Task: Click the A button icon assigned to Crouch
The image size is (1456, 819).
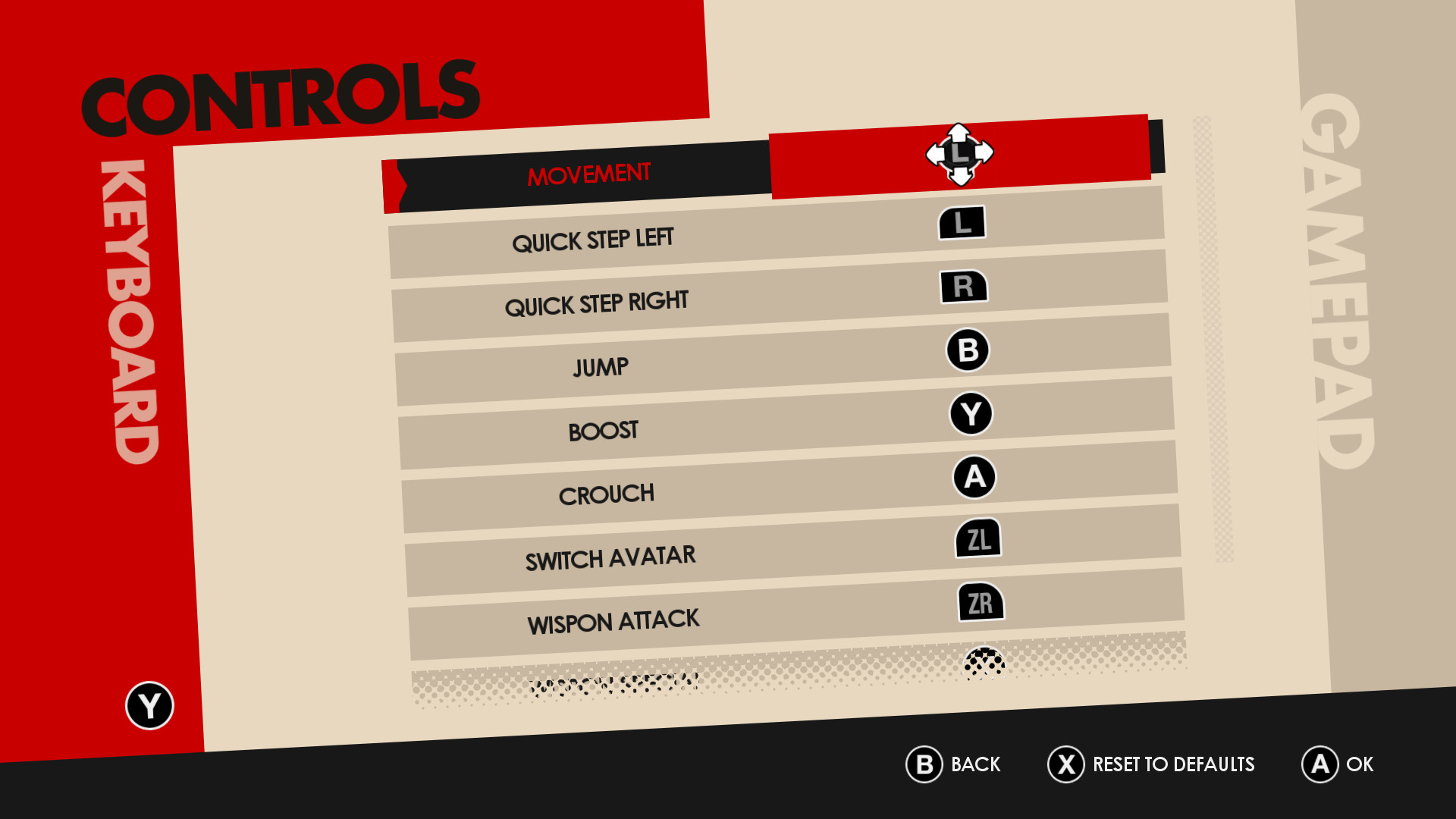Action: (x=974, y=476)
